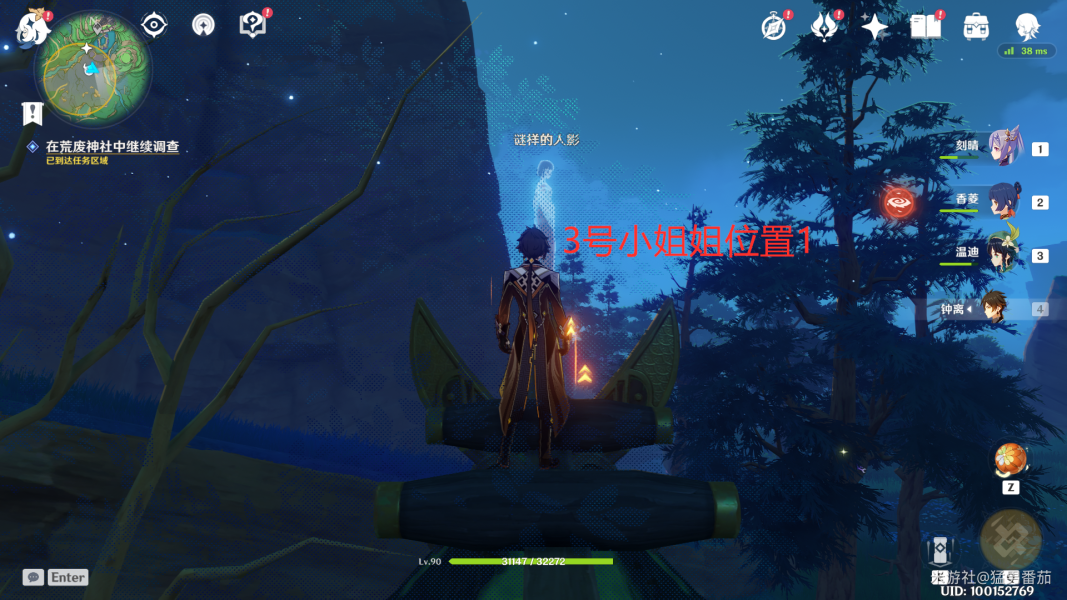Activate Zhongli's geo elemental skill

[x=1010, y=538]
